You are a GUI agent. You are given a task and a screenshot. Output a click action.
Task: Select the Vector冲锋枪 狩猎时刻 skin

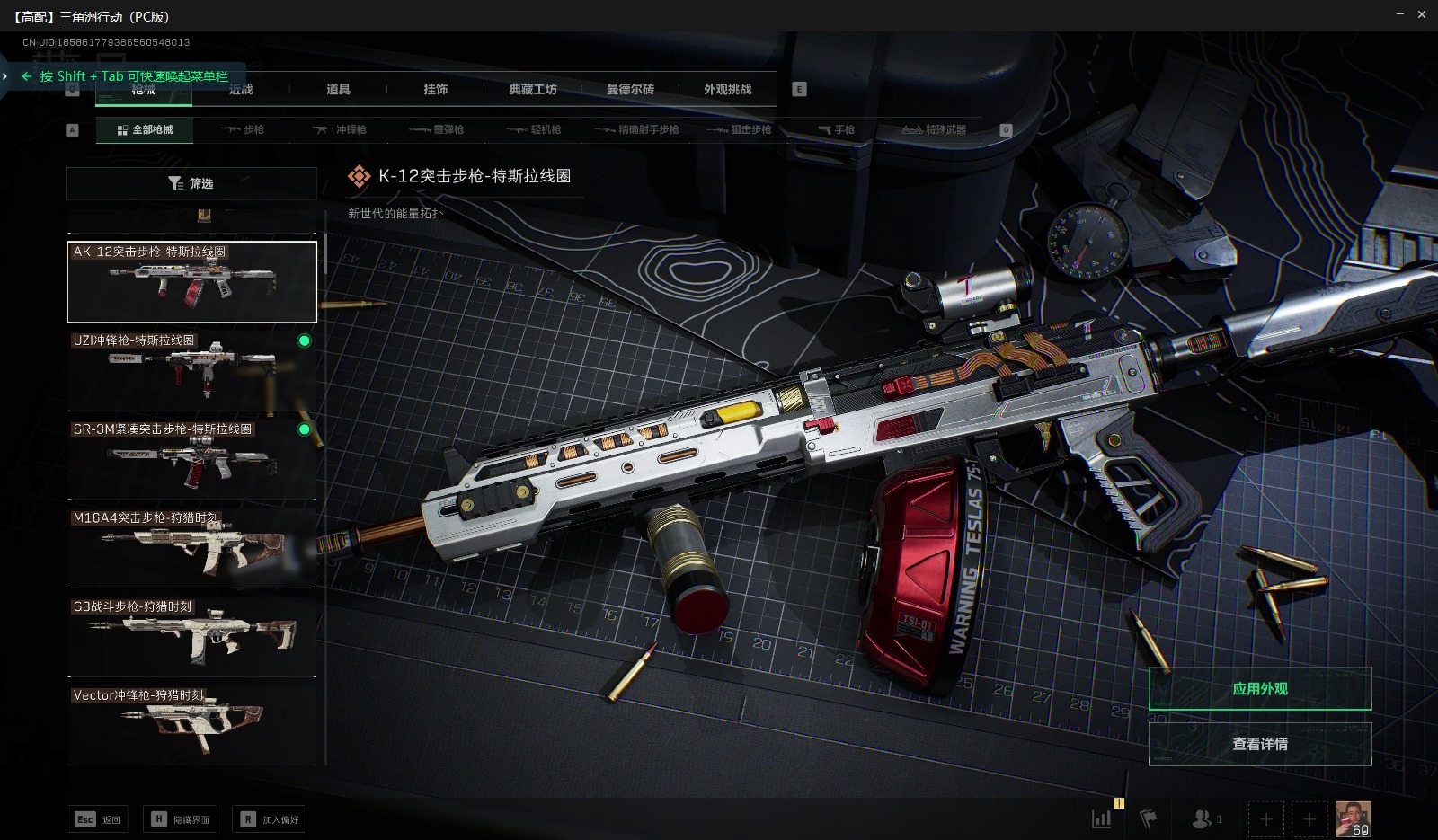(x=191, y=723)
